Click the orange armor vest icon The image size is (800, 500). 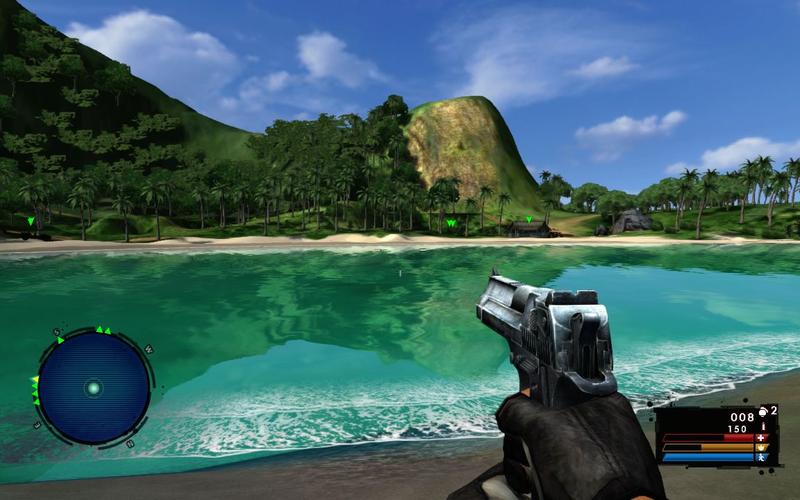point(761,447)
